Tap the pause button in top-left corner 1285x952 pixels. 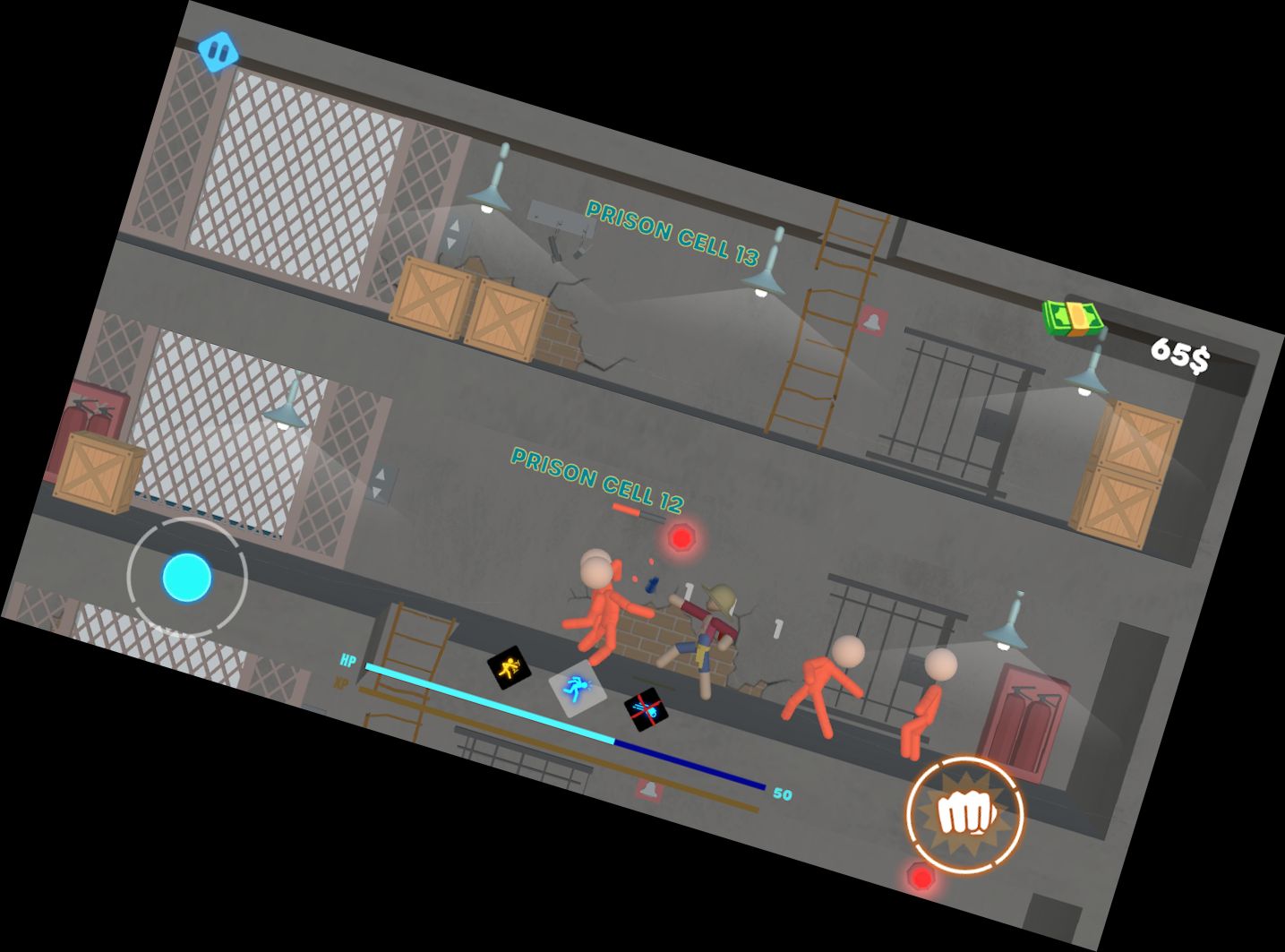pos(218,54)
